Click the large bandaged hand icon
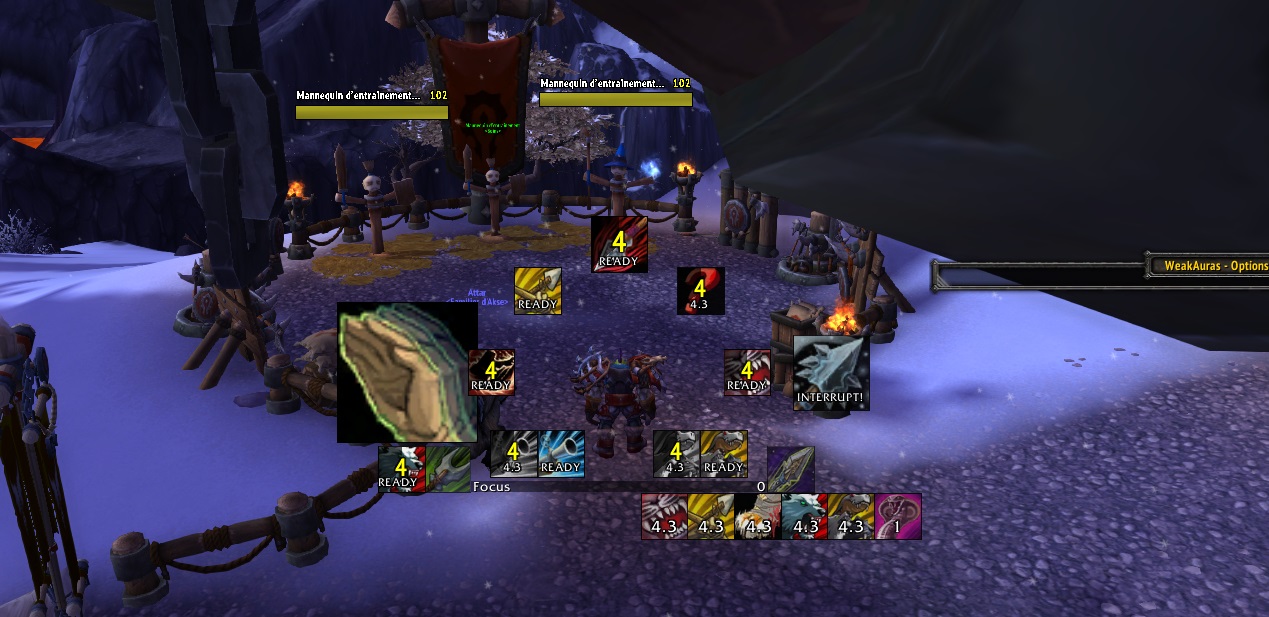The height and width of the screenshot is (617, 1269). (x=406, y=372)
